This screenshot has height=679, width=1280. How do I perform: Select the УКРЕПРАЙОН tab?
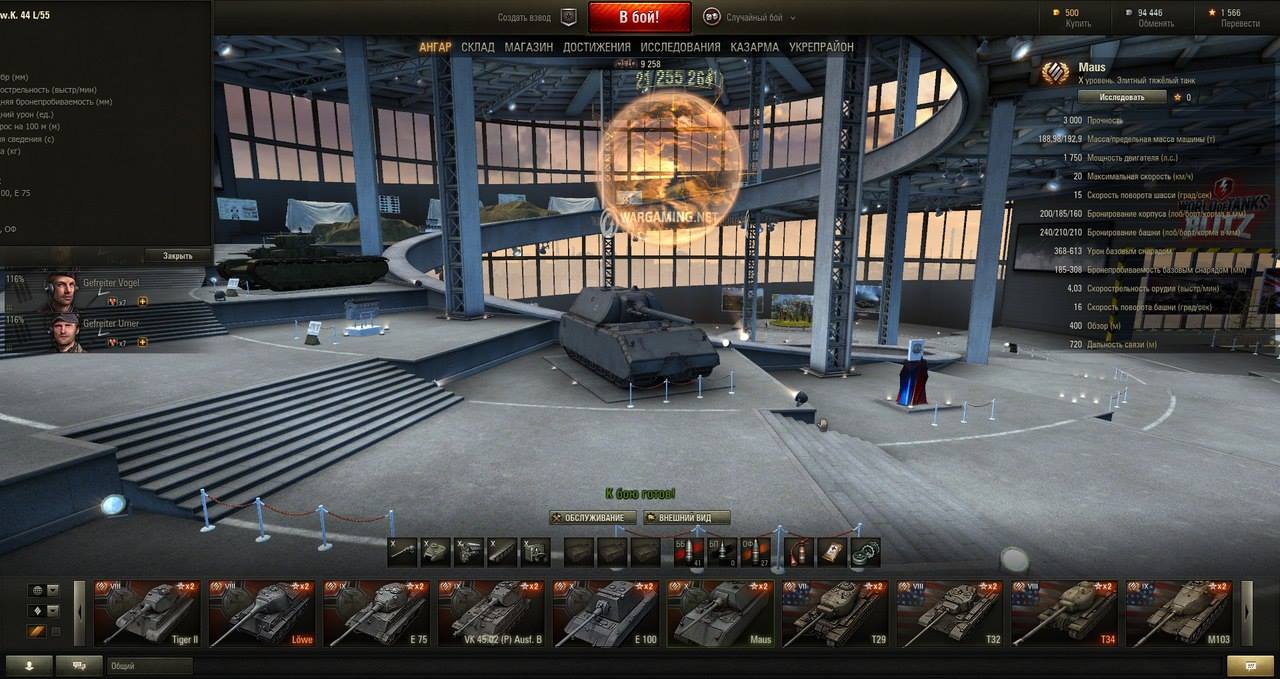coord(821,47)
